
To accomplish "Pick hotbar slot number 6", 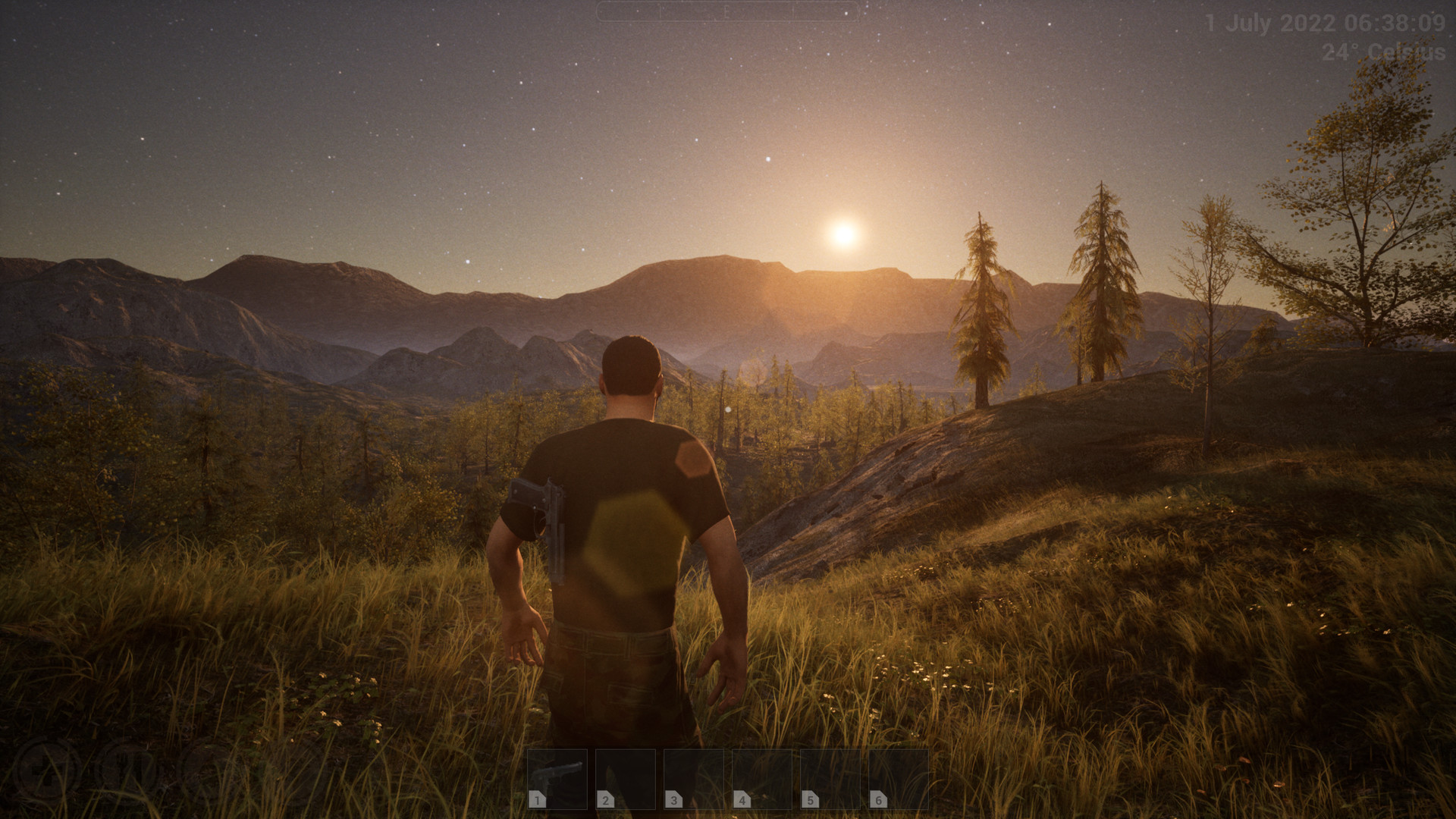I will (x=899, y=779).
